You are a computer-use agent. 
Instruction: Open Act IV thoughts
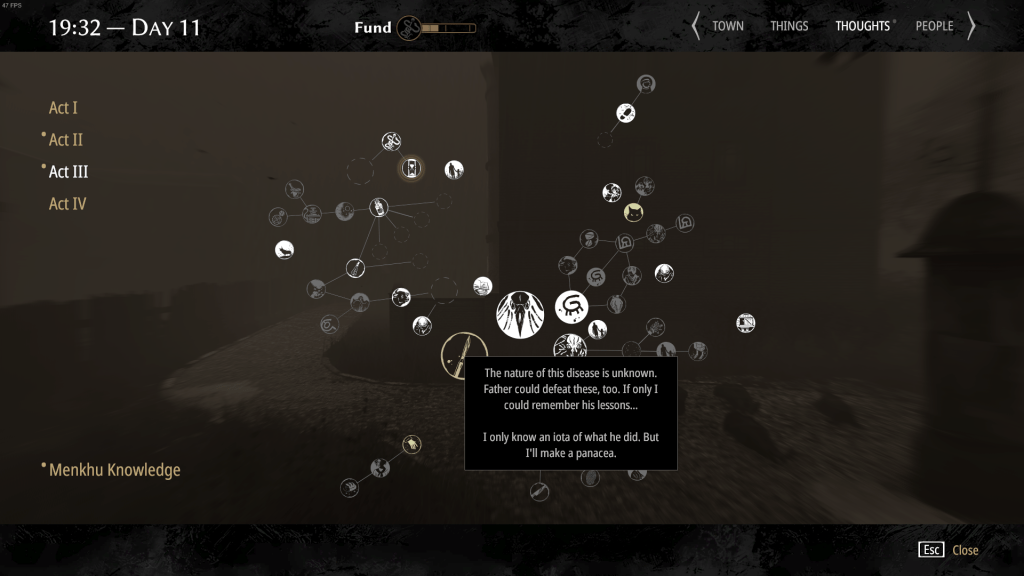click(67, 204)
